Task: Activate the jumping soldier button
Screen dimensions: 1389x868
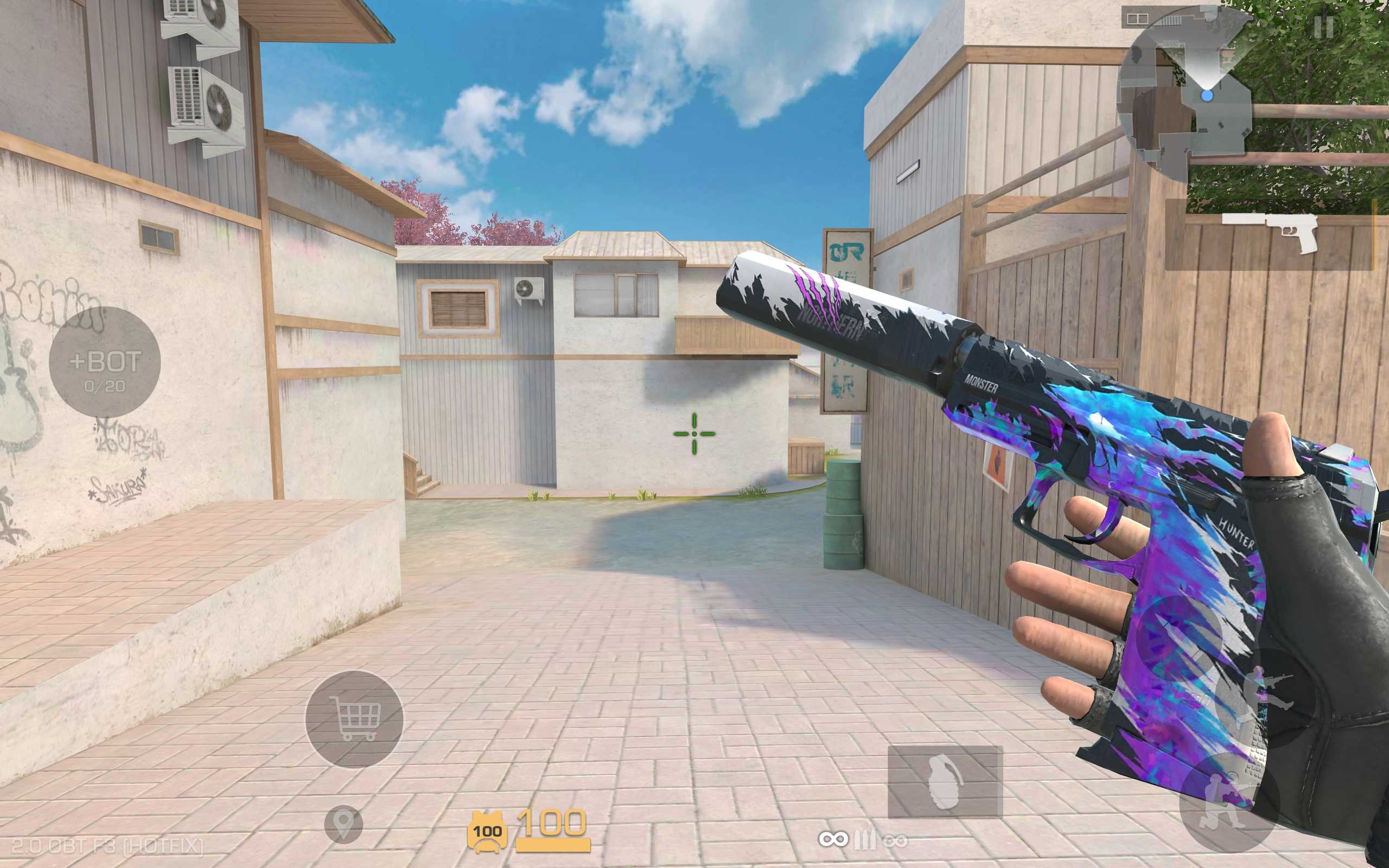Action: coord(1266,698)
